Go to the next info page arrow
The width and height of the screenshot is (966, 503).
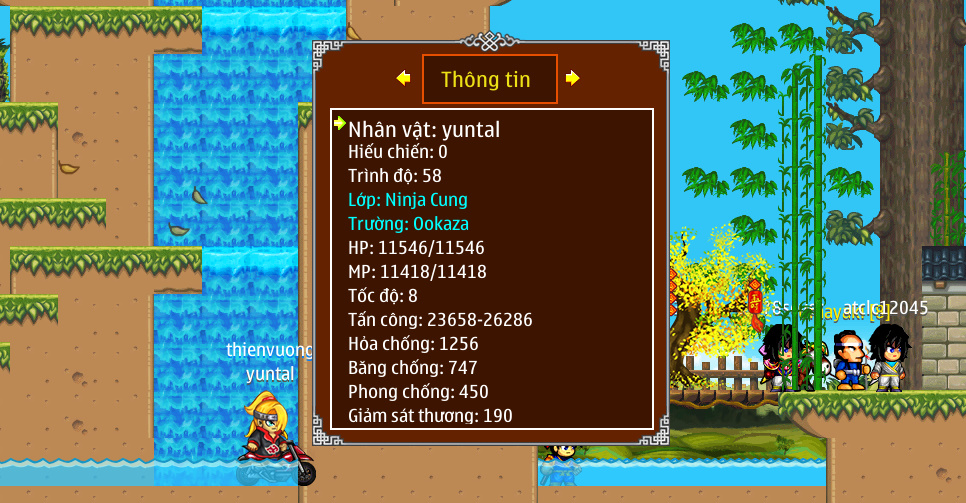click(x=572, y=78)
